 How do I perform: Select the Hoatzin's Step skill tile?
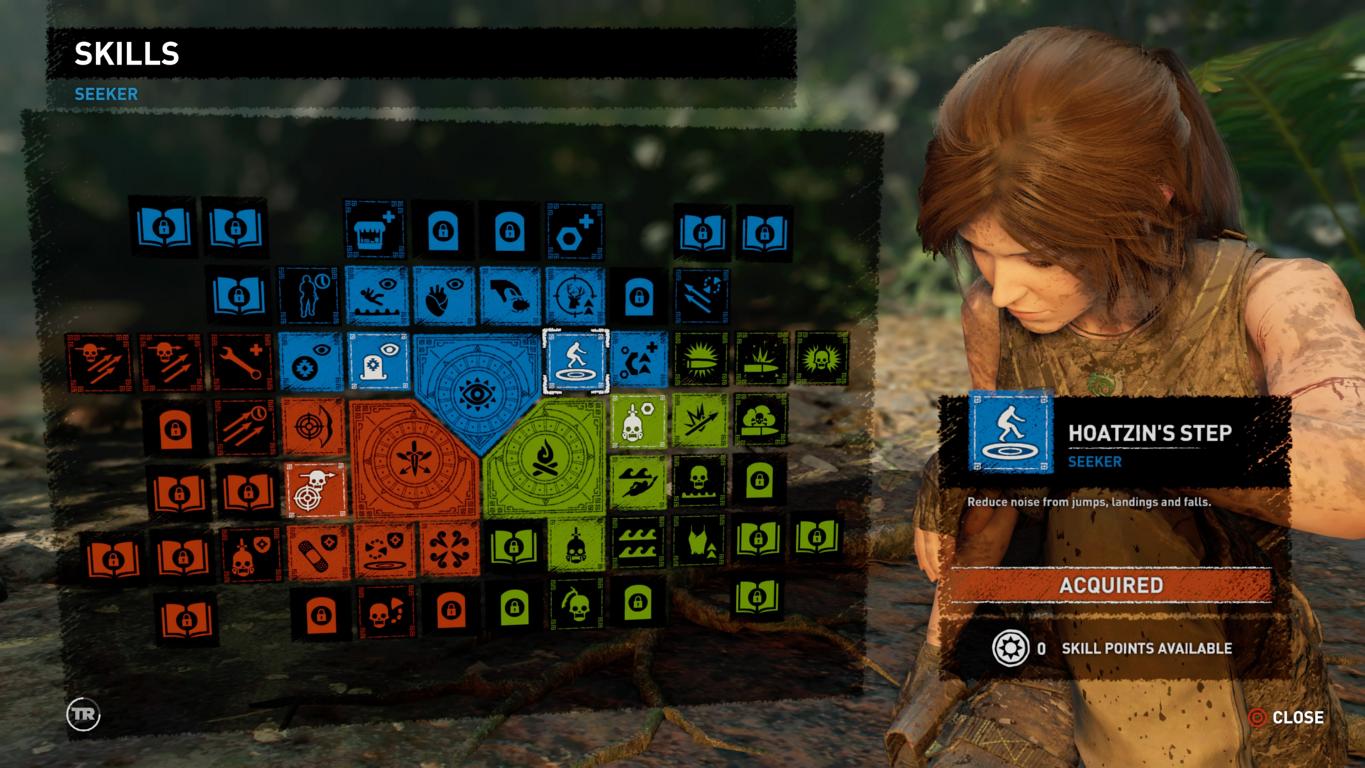point(575,361)
